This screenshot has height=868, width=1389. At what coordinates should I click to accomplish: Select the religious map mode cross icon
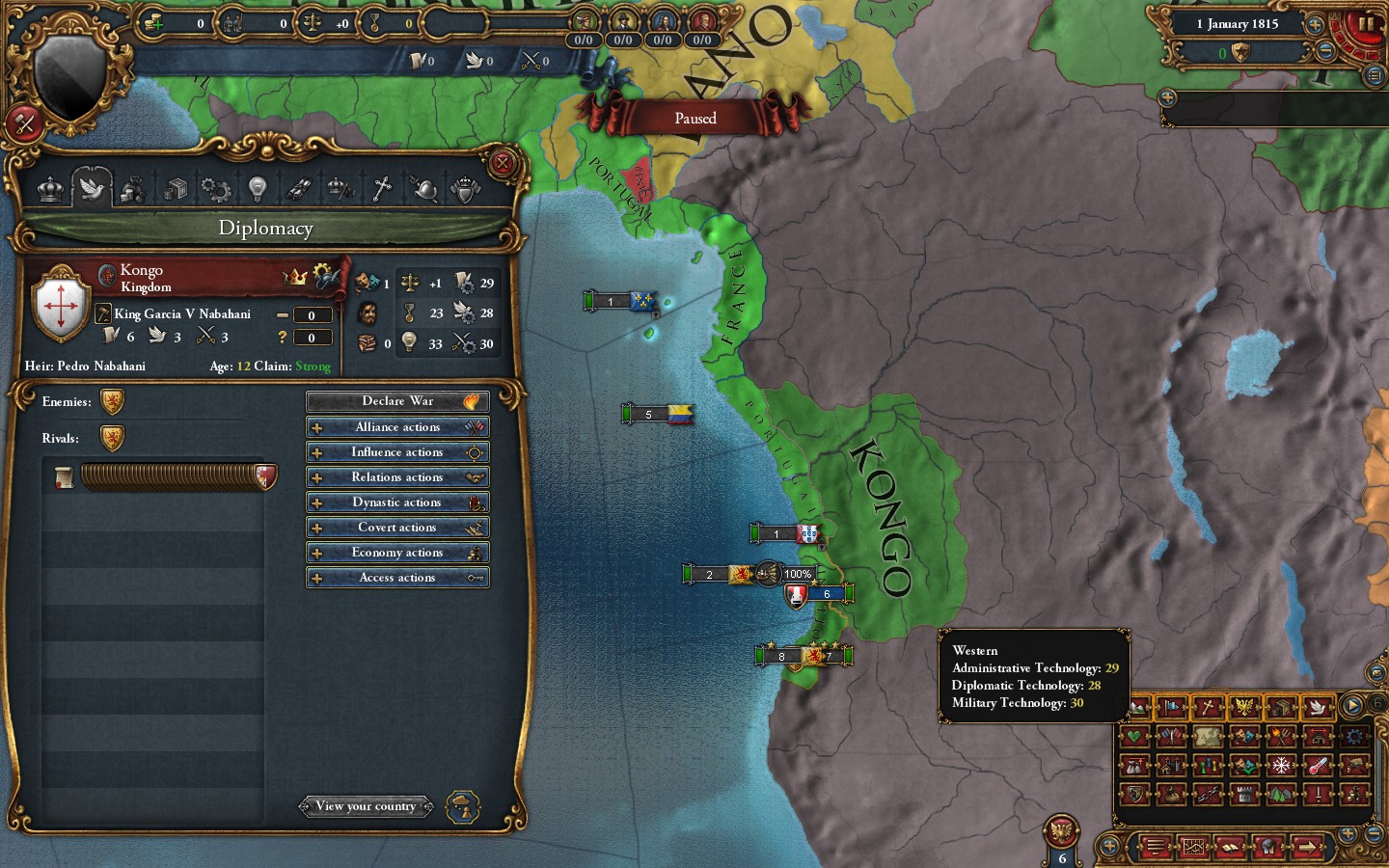(x=1209, y=709)
